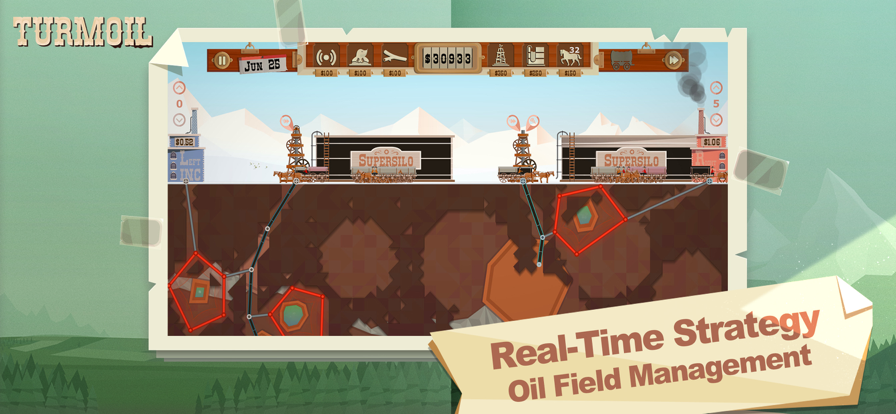The height and width of the screenshot is (414, 896).
Task: Raise Left Inc price threshold with up arrow
Action: 180,88
